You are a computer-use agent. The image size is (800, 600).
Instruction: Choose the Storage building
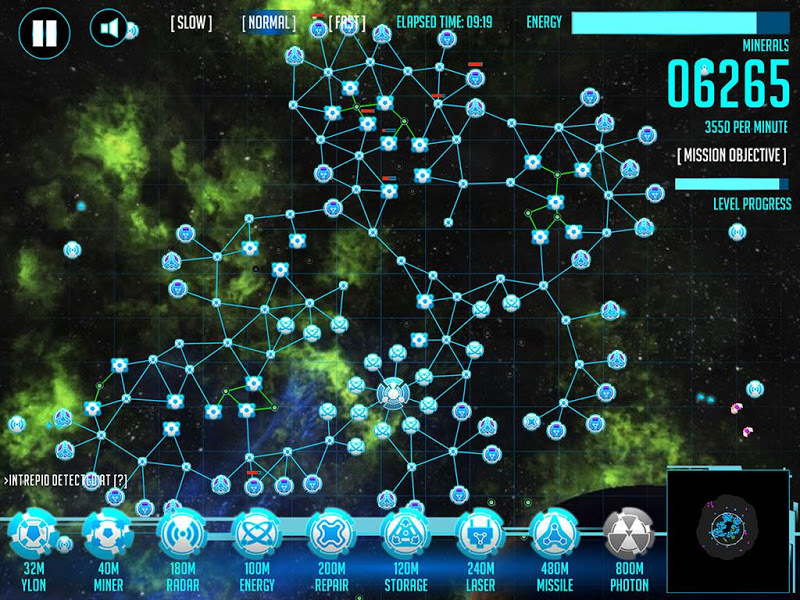click(x=406, y=536)
